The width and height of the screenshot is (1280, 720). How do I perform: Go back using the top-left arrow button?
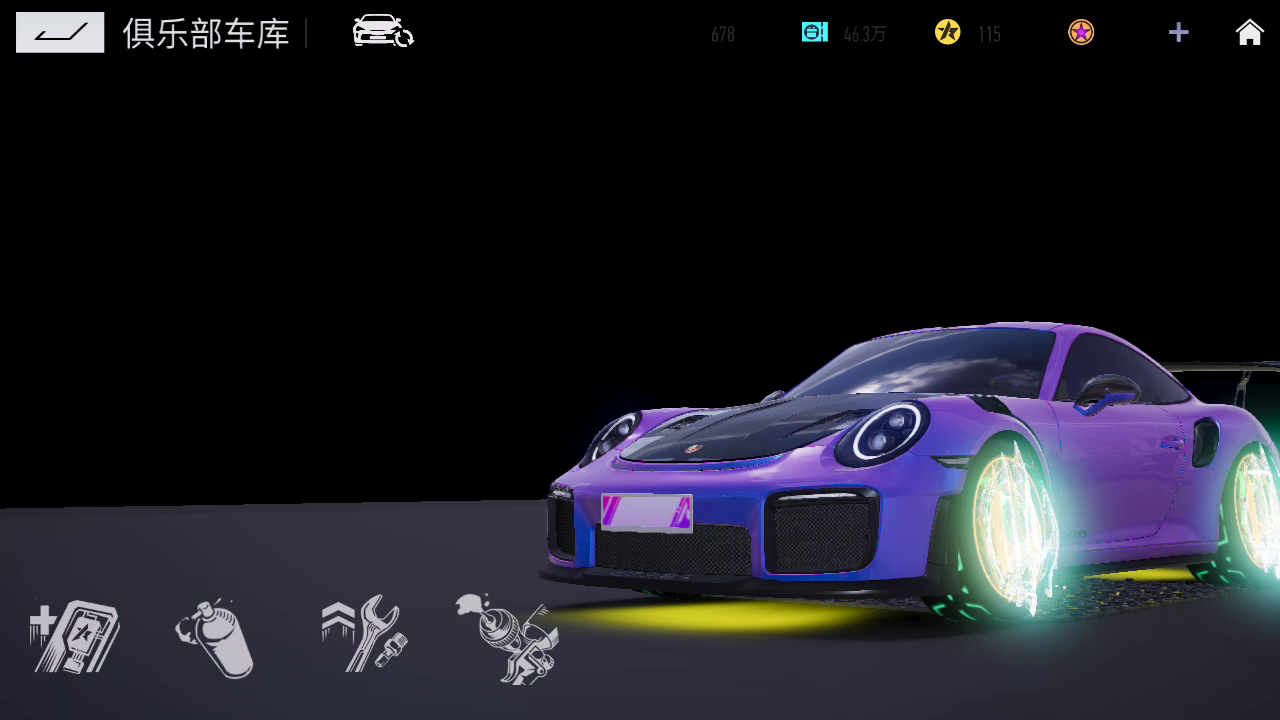pyautogui.click(x=60, y=32)
